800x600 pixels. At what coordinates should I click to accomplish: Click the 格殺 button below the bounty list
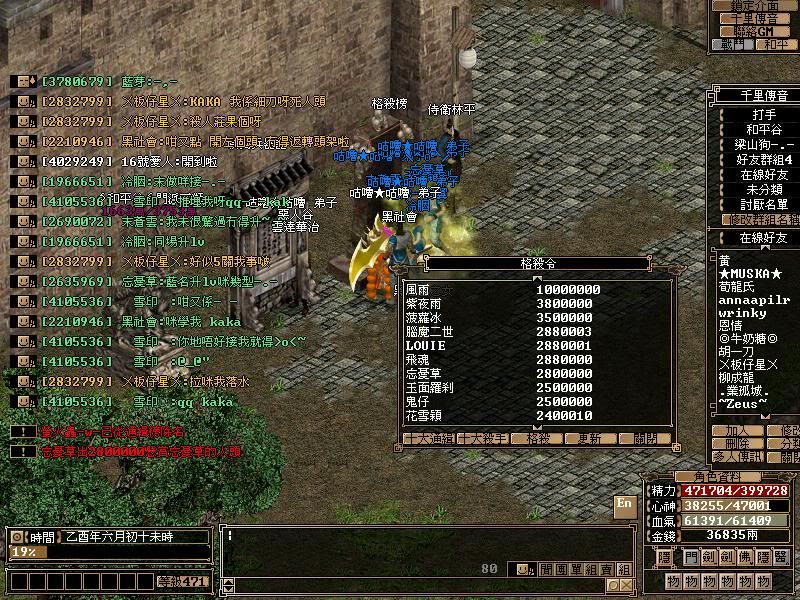coord(539,438)
